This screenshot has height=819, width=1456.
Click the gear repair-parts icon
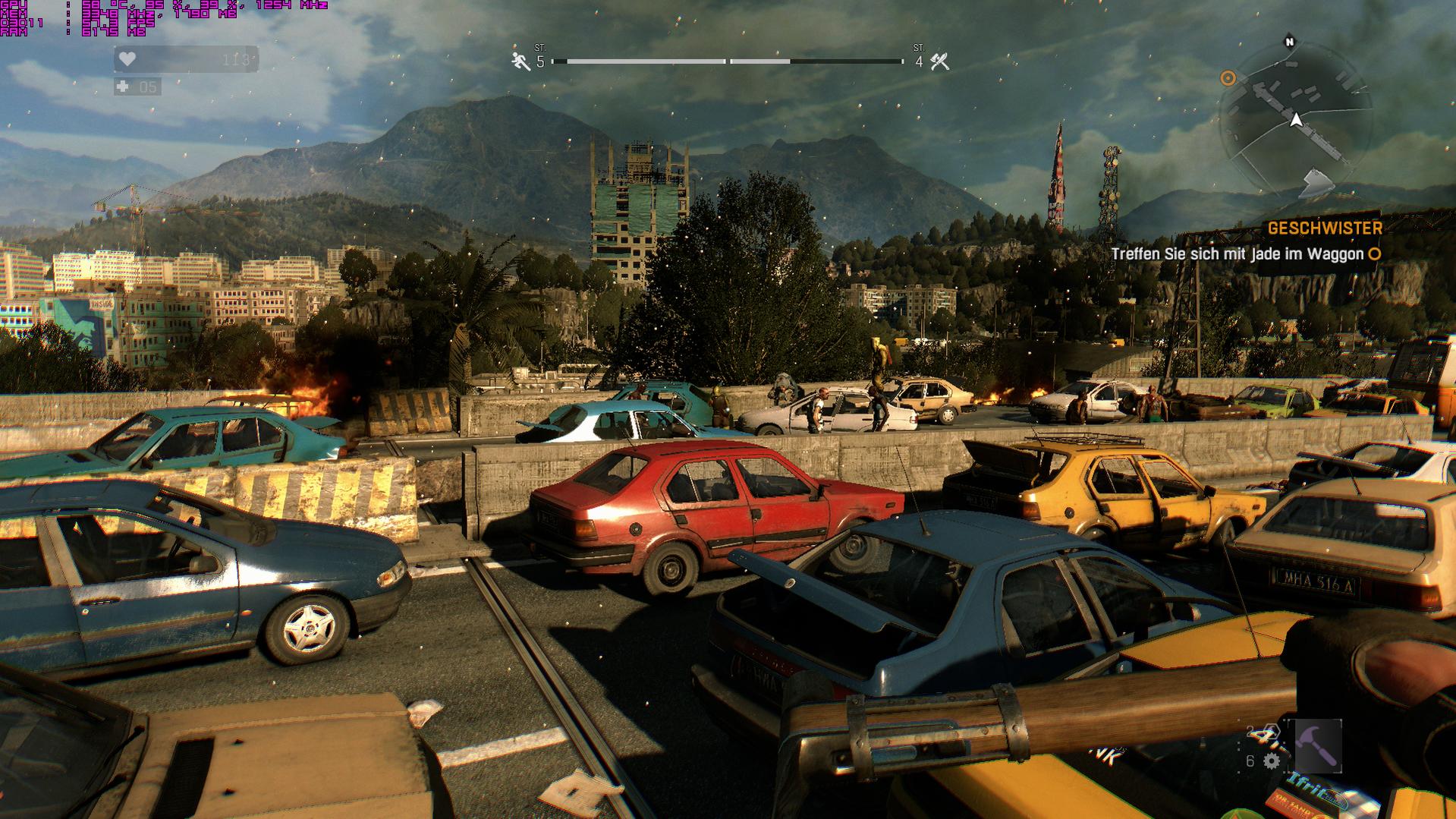(1272, 761)
